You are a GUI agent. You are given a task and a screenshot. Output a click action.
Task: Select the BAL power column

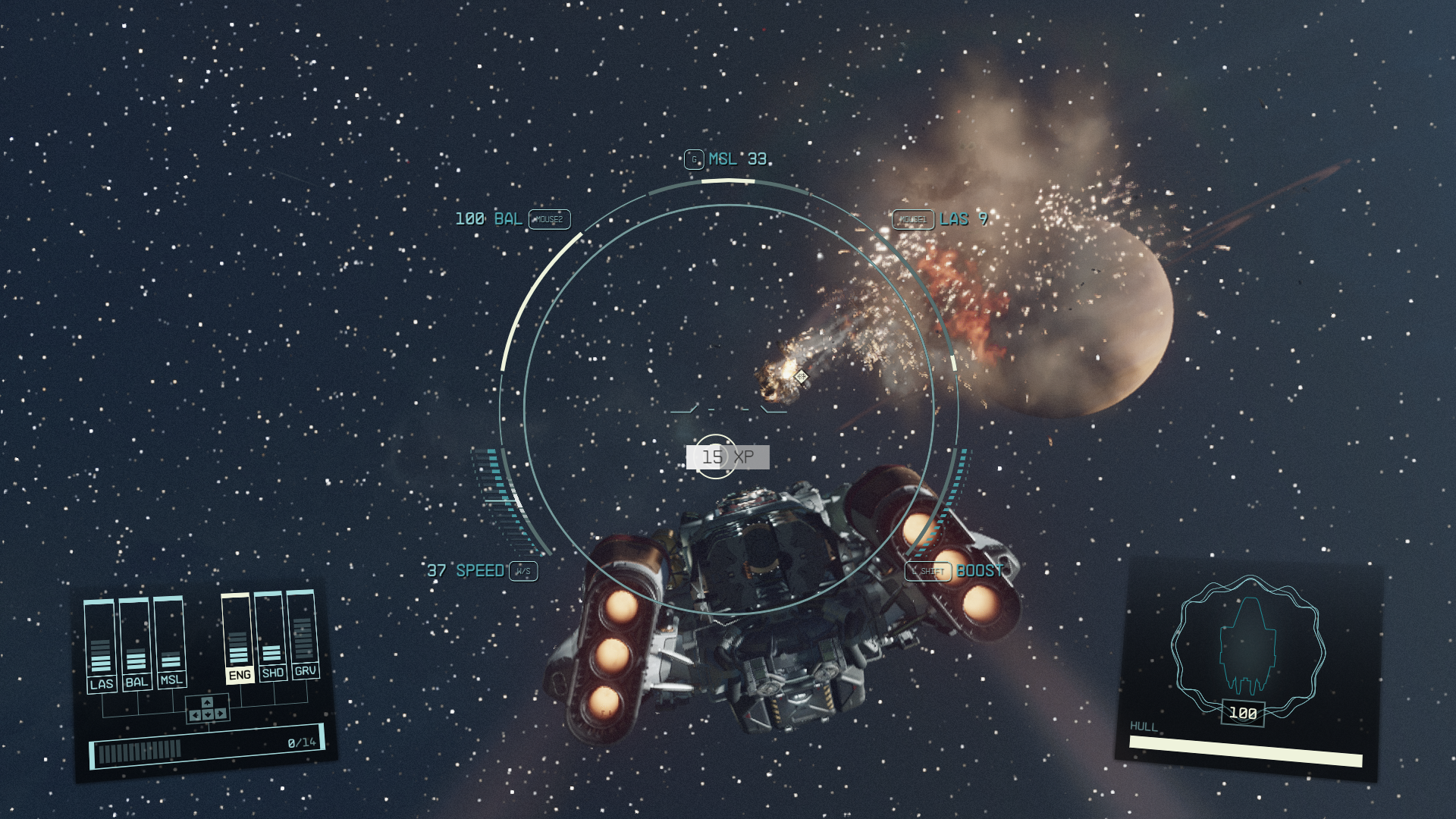[136, 643]
